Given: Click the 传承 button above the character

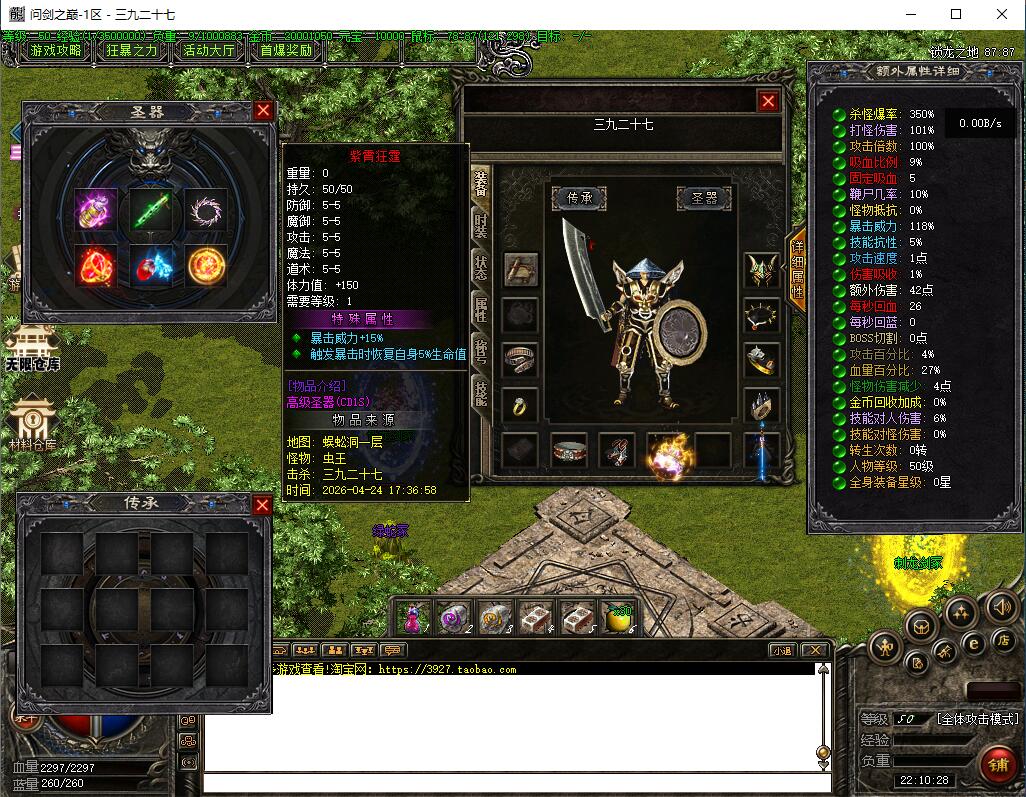Looking at the screenshot, I should pyautogui.click(x=580, y=198).
